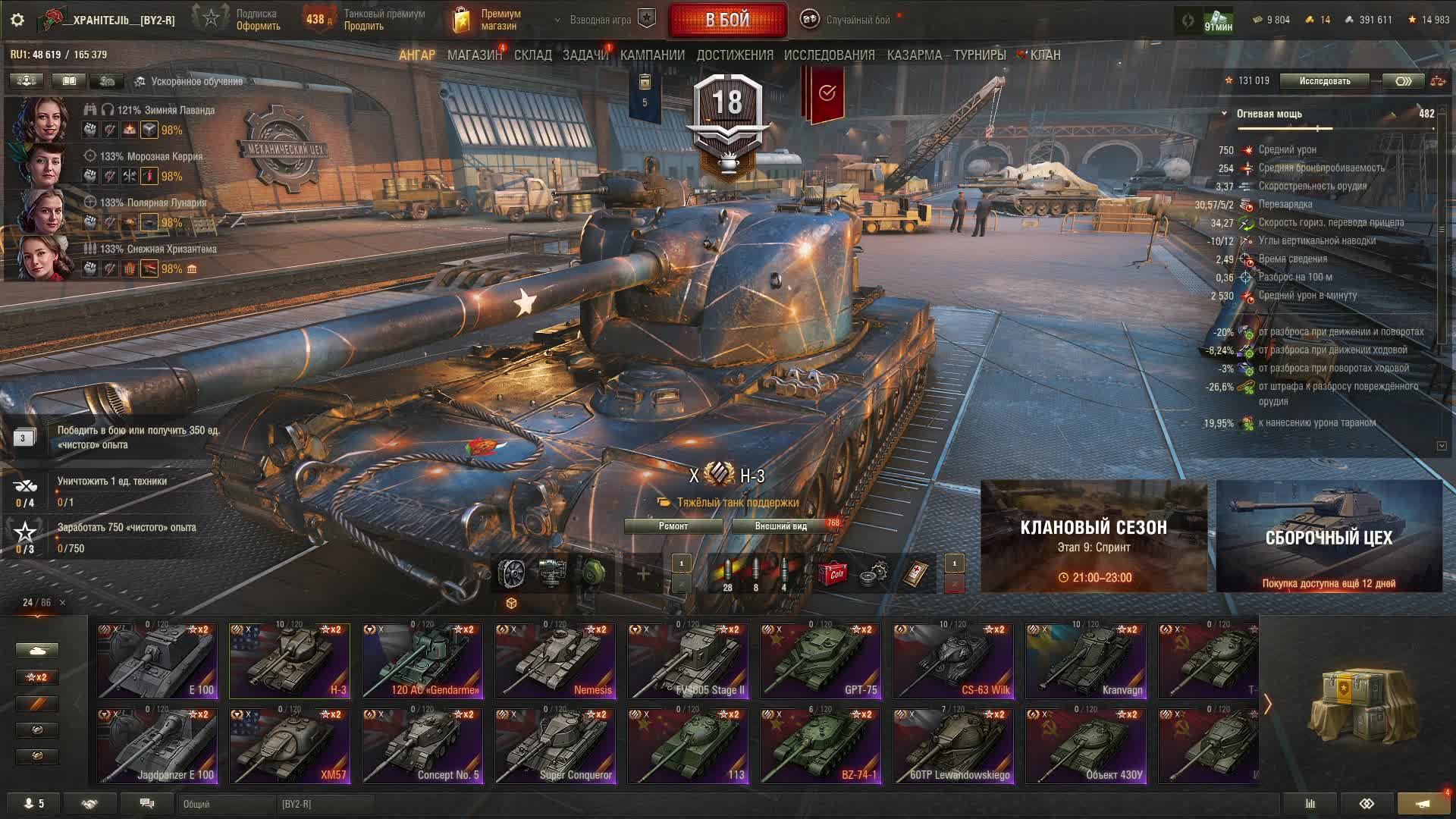Open the Случайный бой mode selector
This screenshot has width=1456, height=819.
tap(848, 20)
